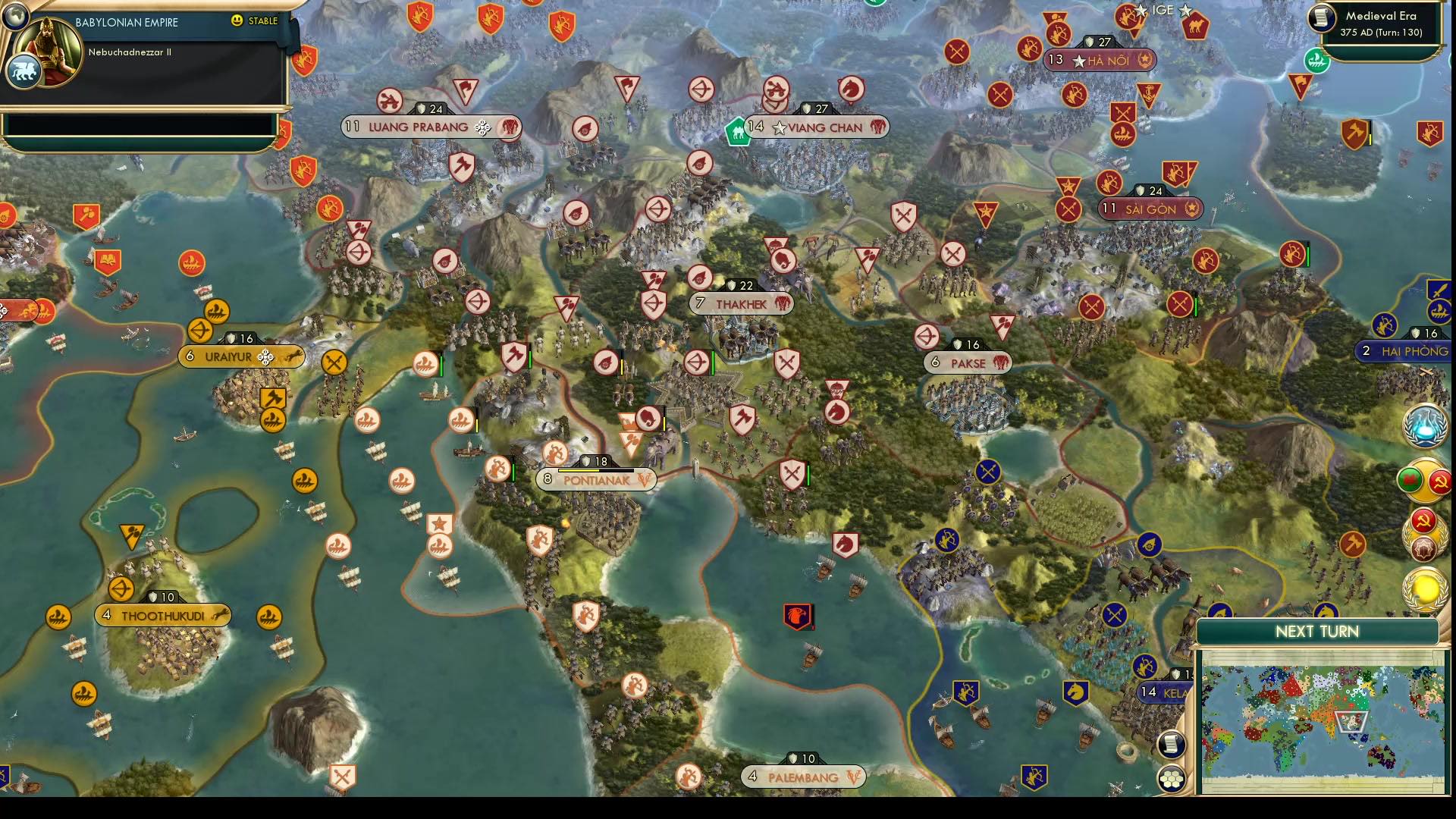This screenshot has width=1456, height=819.
Task: Click the Palembang city banner
Action: pyautogui.click(x=804, y=777)
